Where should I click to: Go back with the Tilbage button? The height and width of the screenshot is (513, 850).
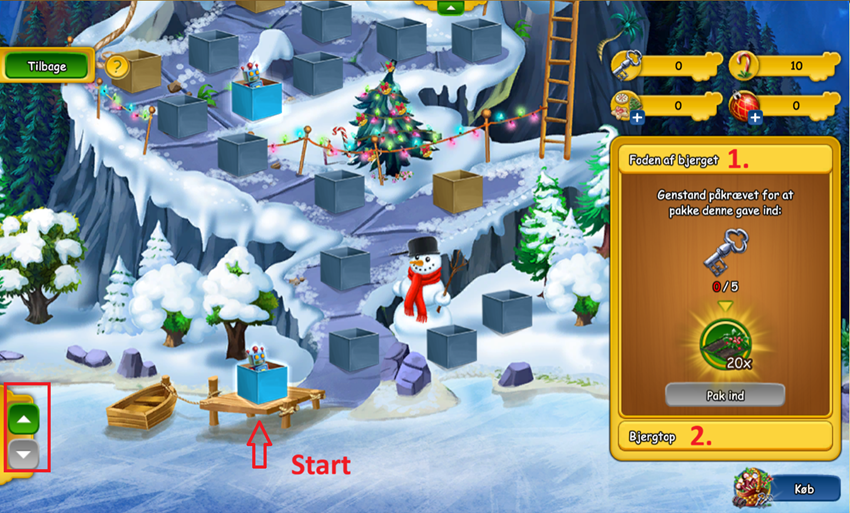[x=47, y=65]
